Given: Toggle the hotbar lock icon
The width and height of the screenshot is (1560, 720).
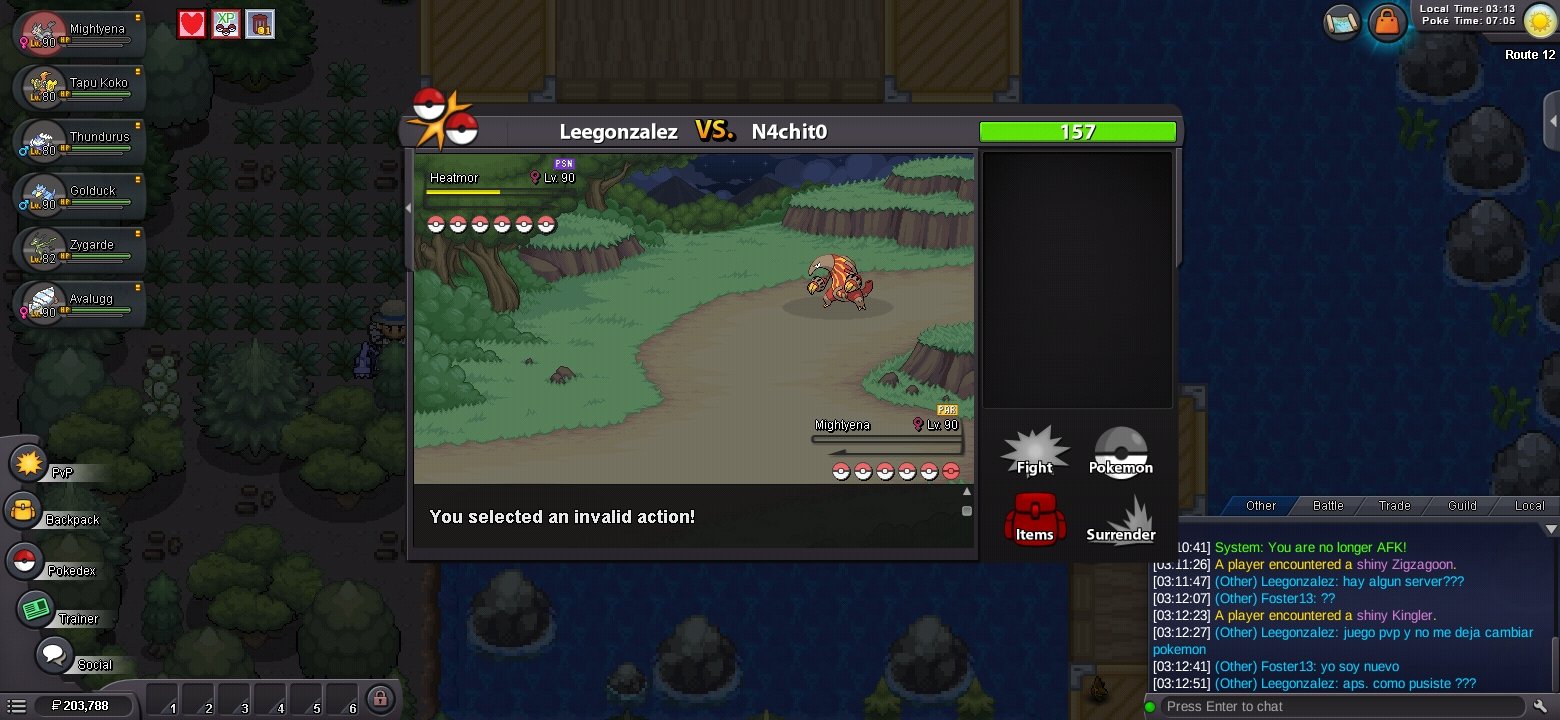Looking at the screenshot, I should tap(379, 699).
